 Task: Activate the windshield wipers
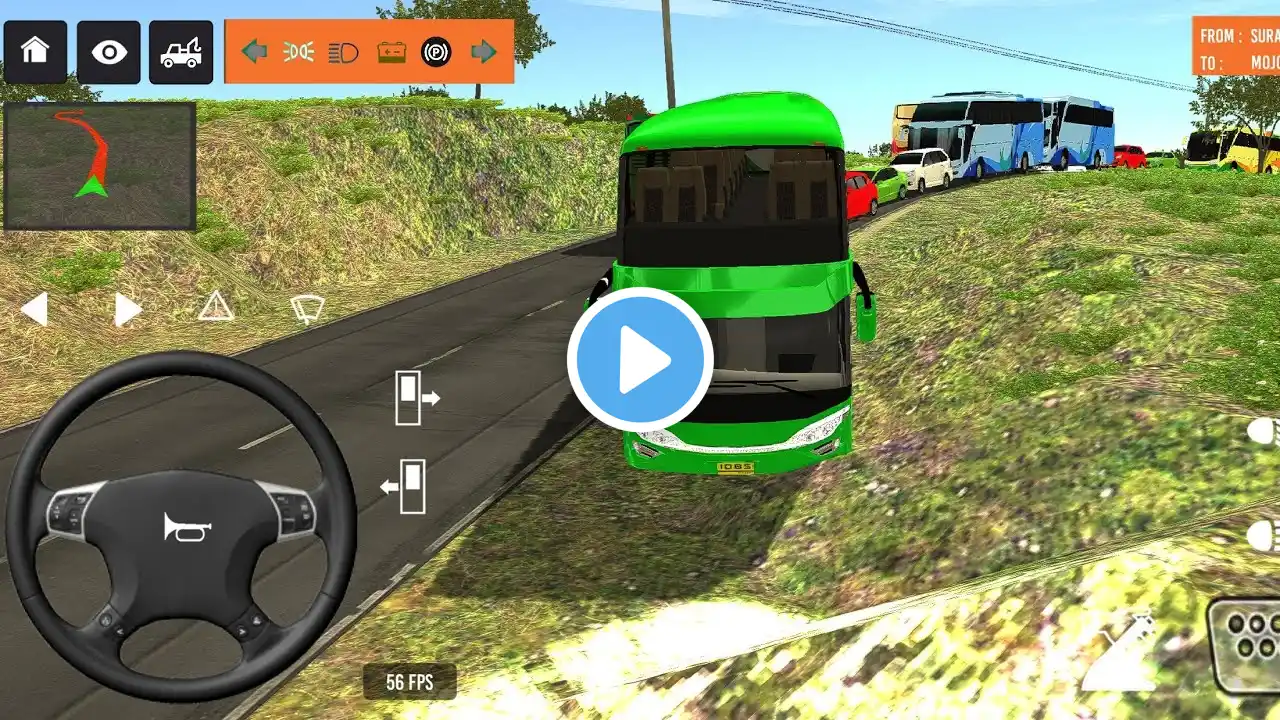coord(307,309)
